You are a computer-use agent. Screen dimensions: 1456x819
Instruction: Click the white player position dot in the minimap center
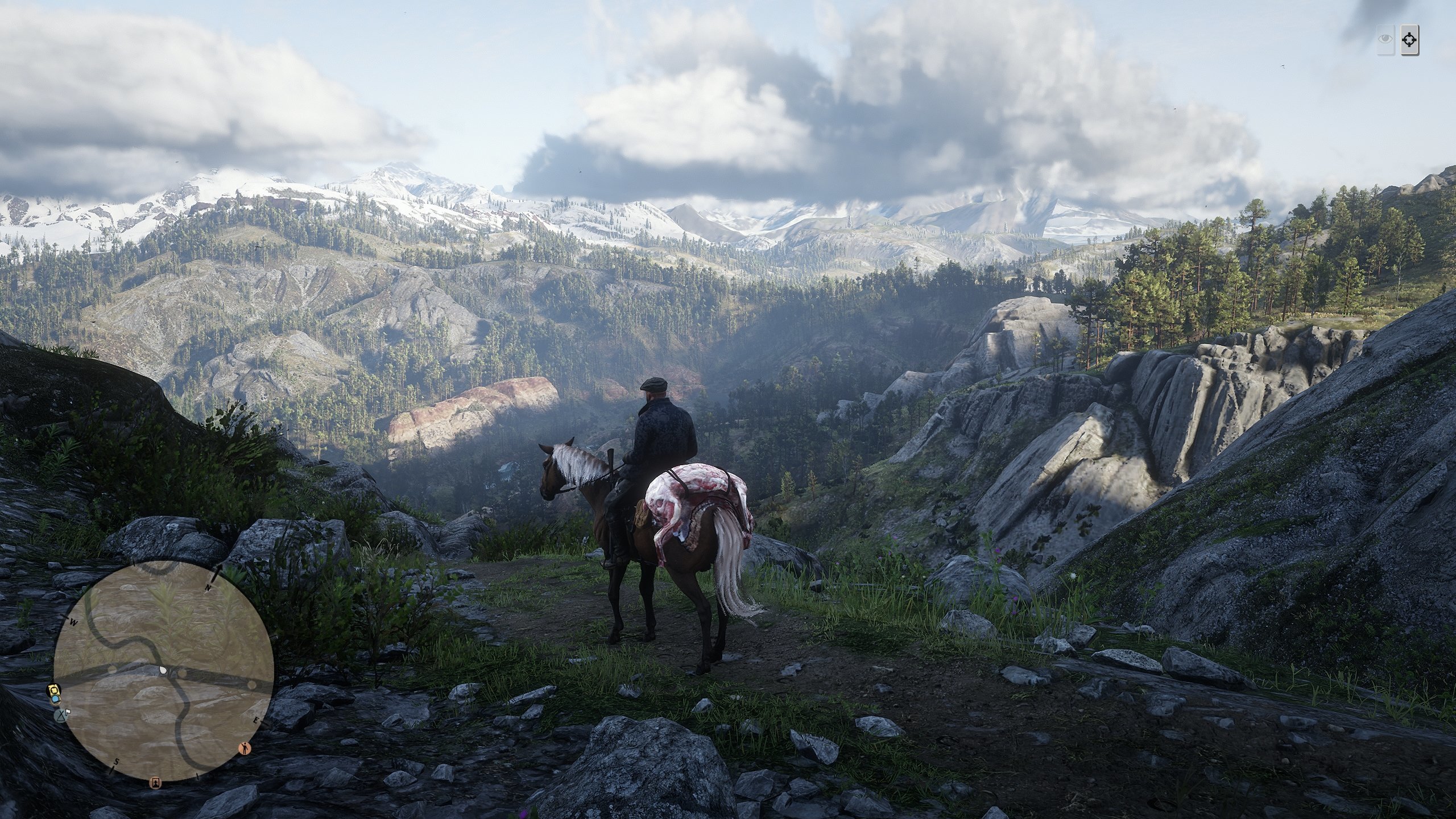(163, 670)
